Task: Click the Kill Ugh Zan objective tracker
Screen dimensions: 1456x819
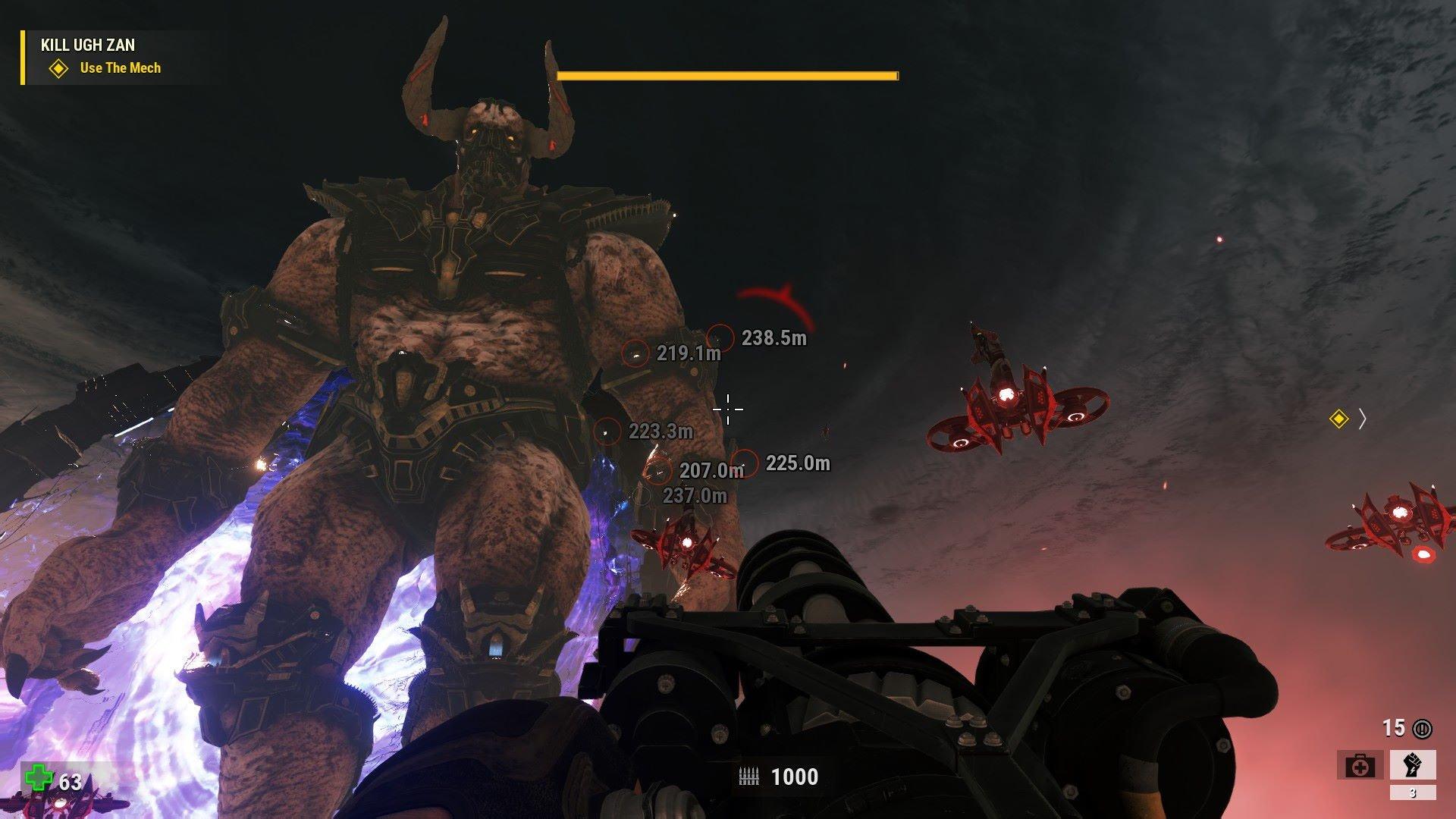Action: [x=88, y=45]
